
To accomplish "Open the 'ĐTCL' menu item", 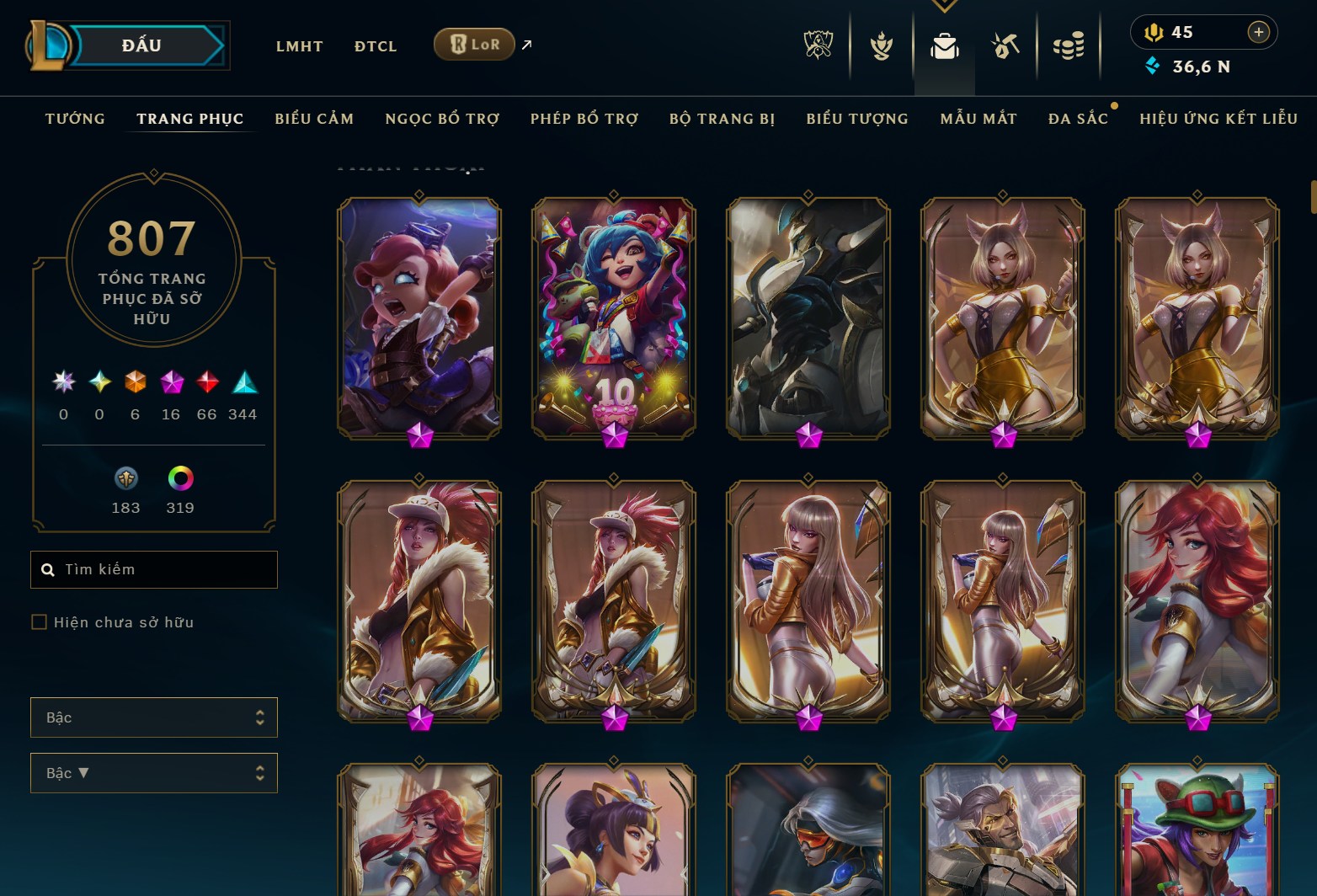I will [x=375, y=46].
